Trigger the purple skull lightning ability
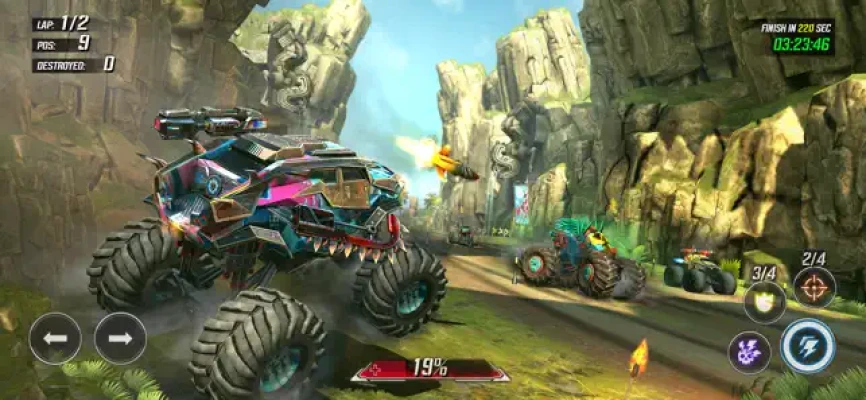The width and height of the screenshot is (866, 400). point(749,352)
